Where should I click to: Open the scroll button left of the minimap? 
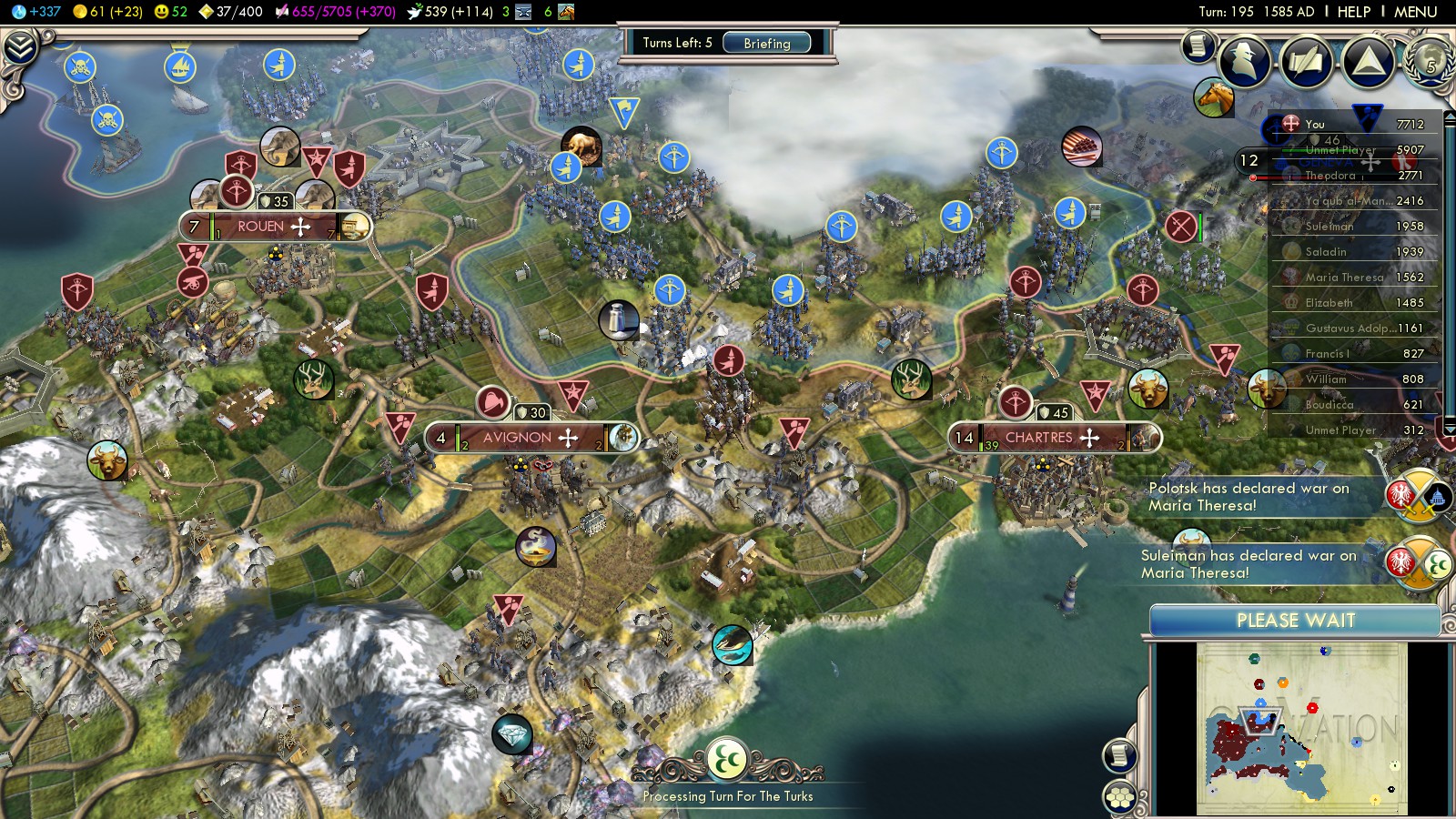coord(1119,755)
